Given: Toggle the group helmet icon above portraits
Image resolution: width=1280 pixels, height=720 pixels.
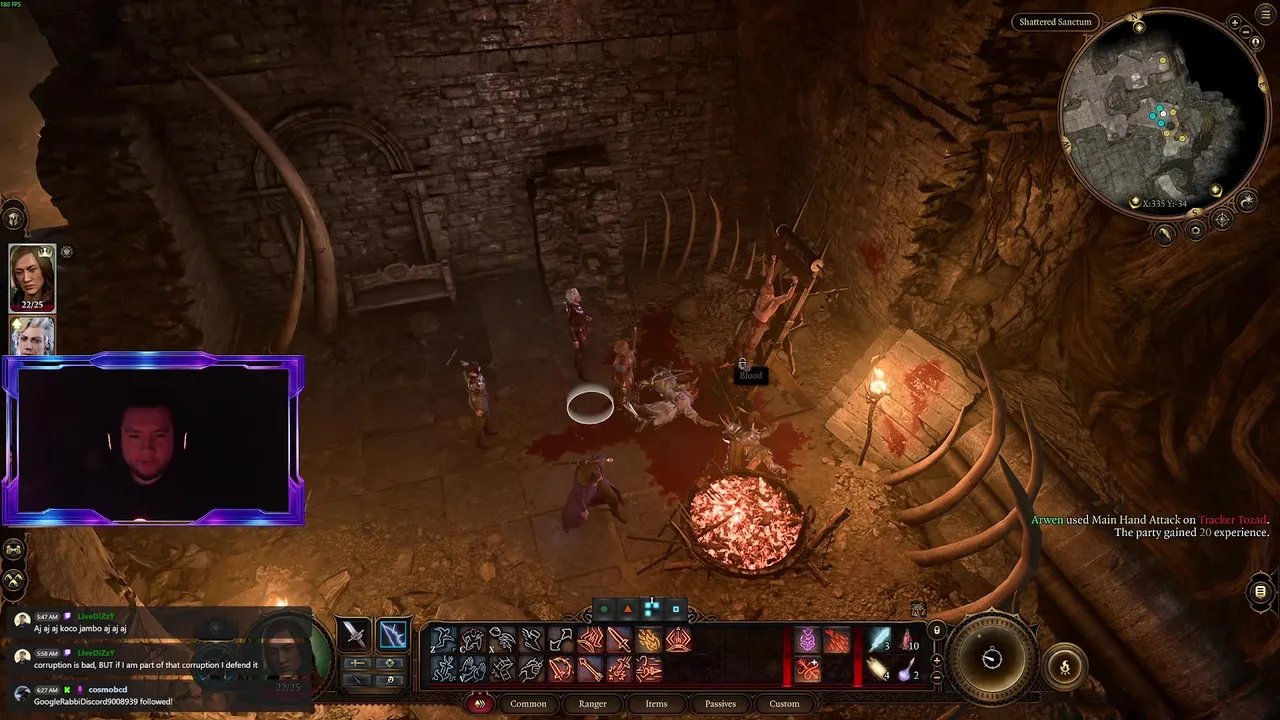Looking at the screenshot, I should (x=13, y=217).
